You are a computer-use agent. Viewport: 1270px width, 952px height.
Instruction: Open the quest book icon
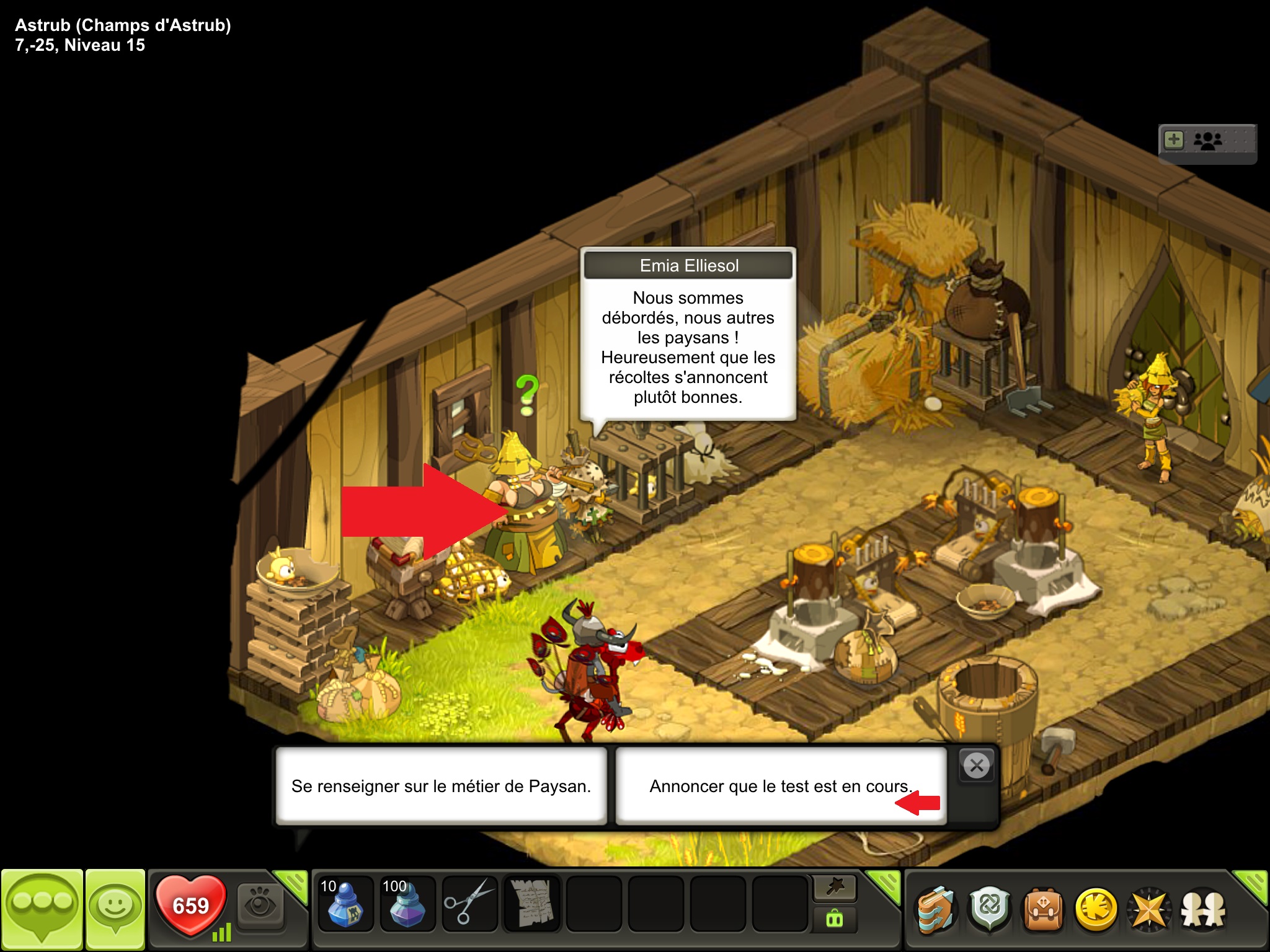935,909
